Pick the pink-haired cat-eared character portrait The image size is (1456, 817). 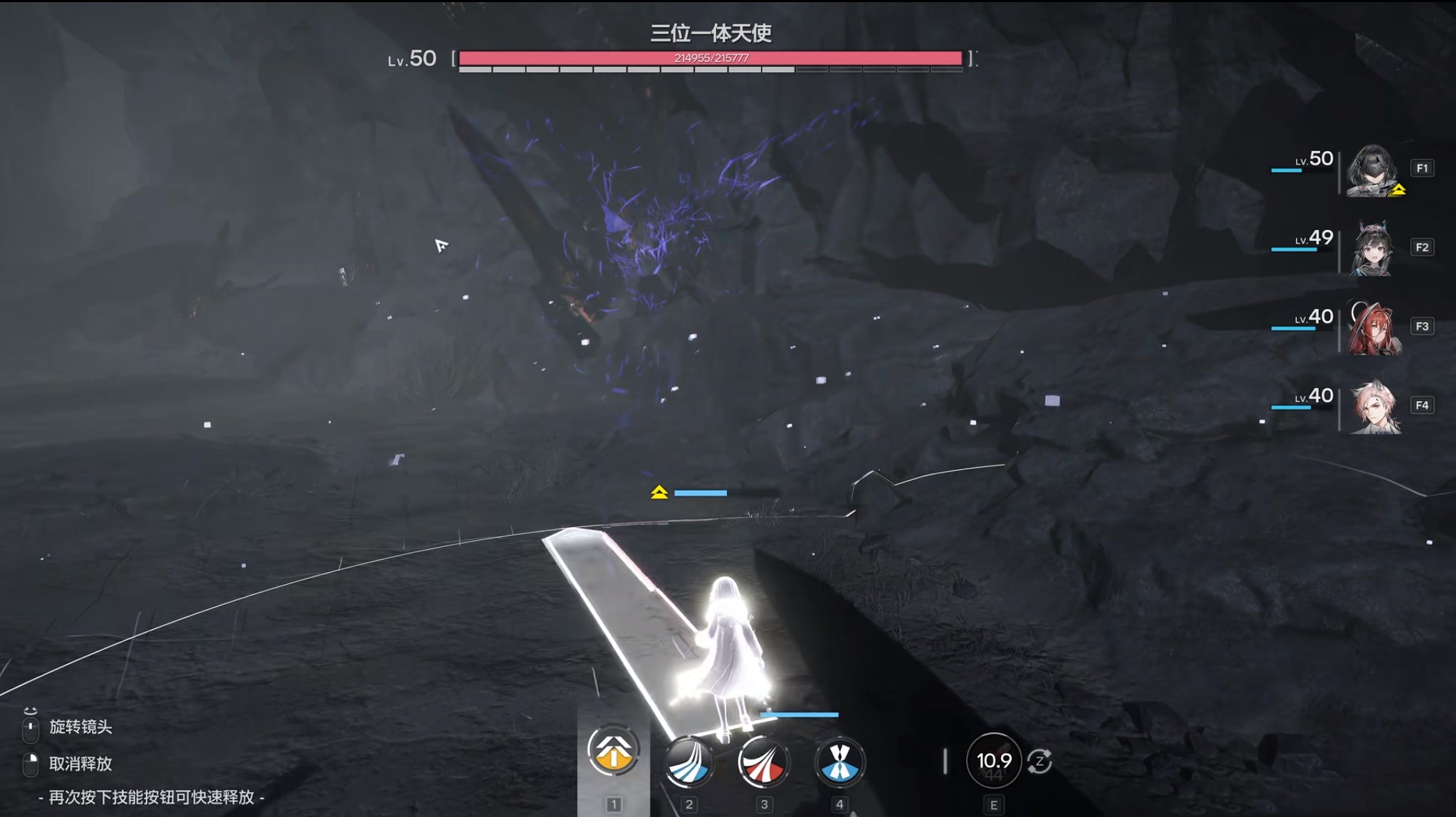(1374, 407)
